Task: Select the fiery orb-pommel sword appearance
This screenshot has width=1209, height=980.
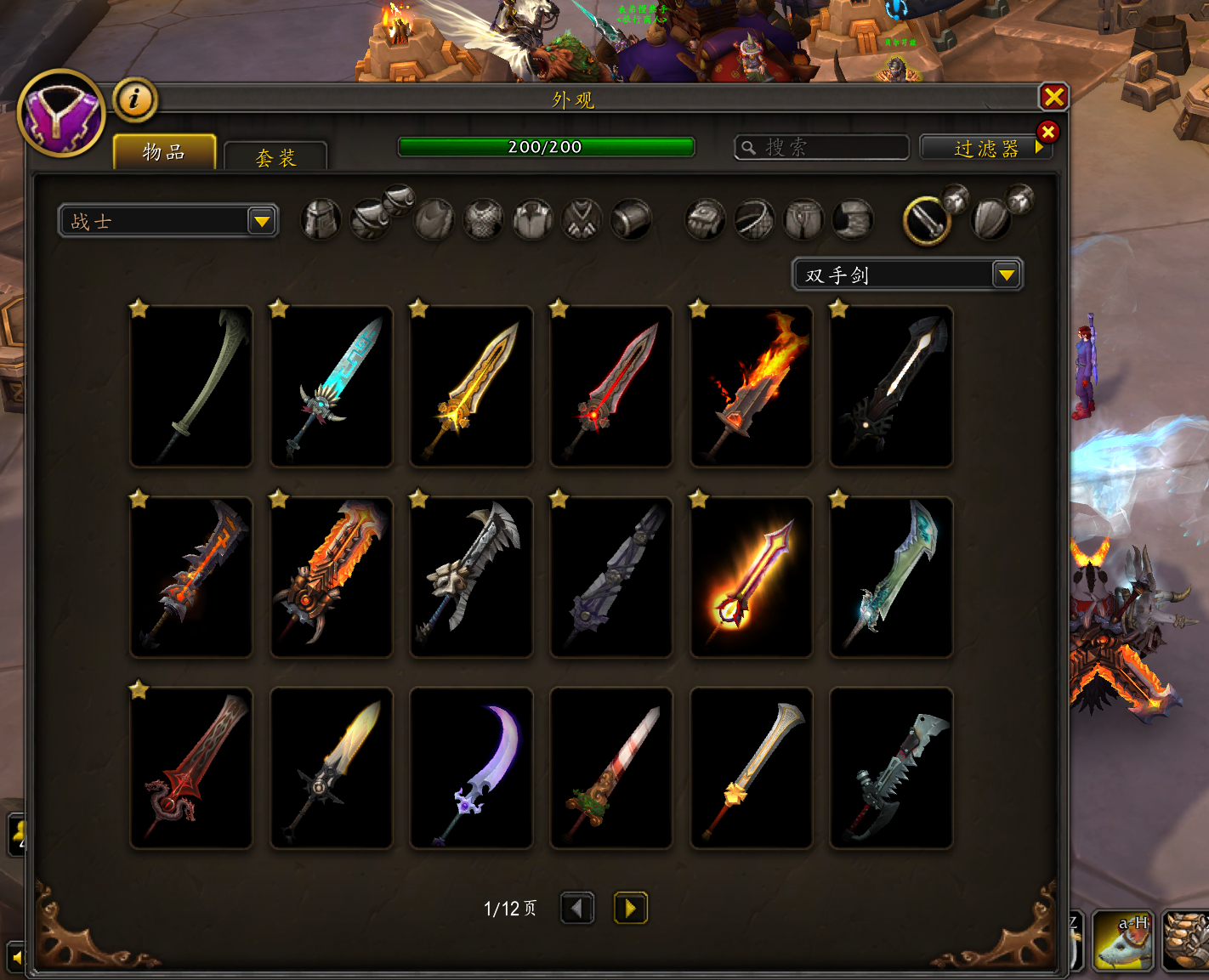Action: tap(752, 577)
